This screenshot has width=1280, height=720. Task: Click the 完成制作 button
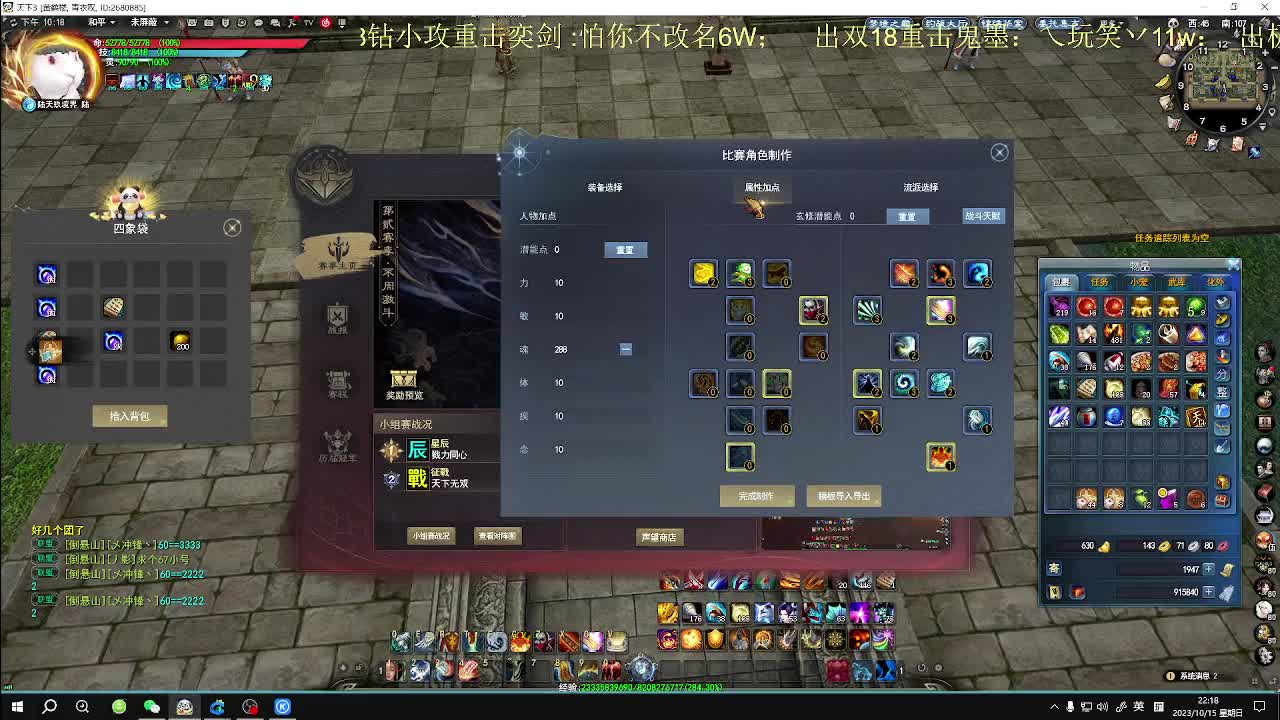[757, 496]
